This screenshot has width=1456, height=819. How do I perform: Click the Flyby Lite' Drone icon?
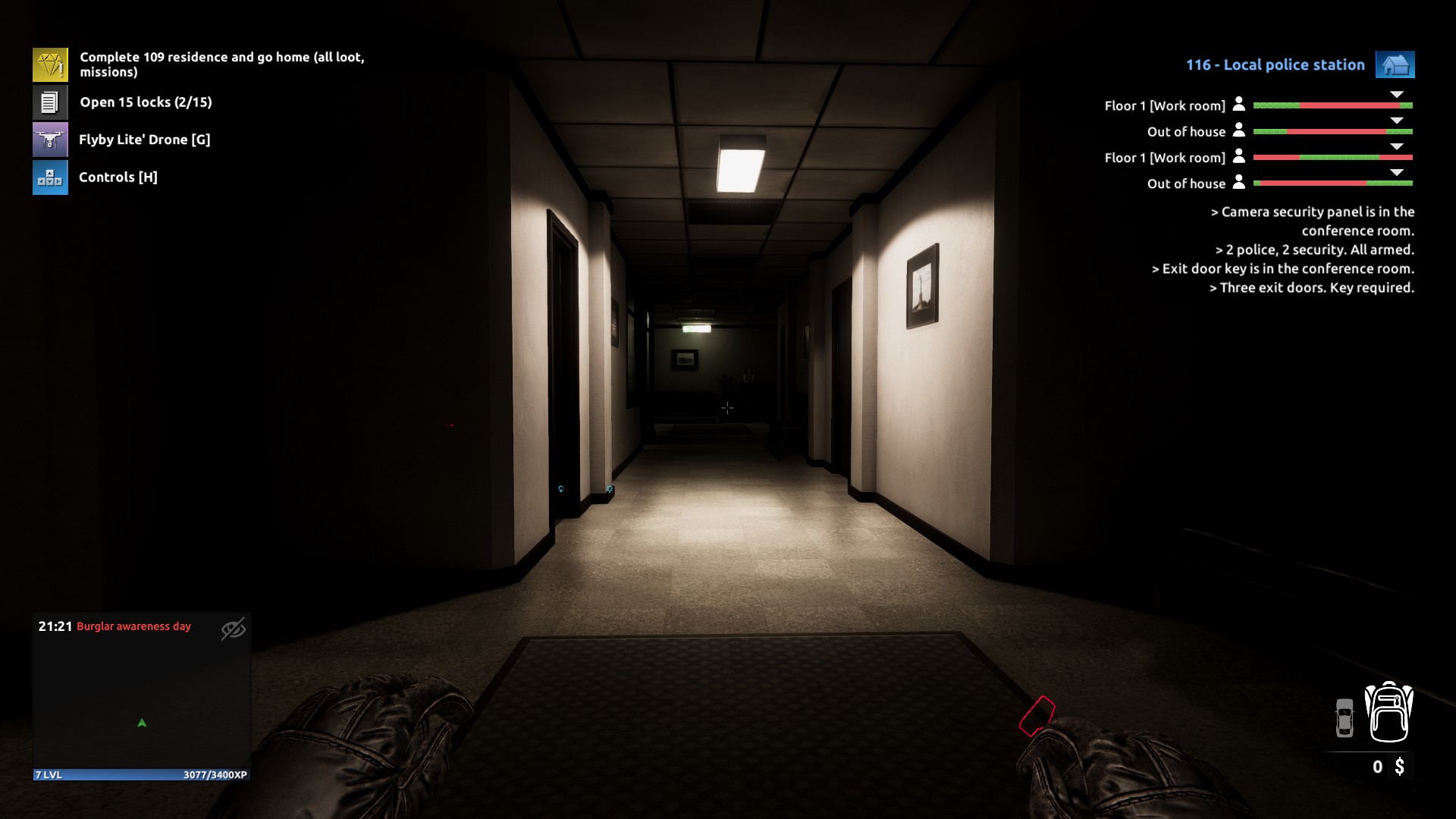coord(49,139)
